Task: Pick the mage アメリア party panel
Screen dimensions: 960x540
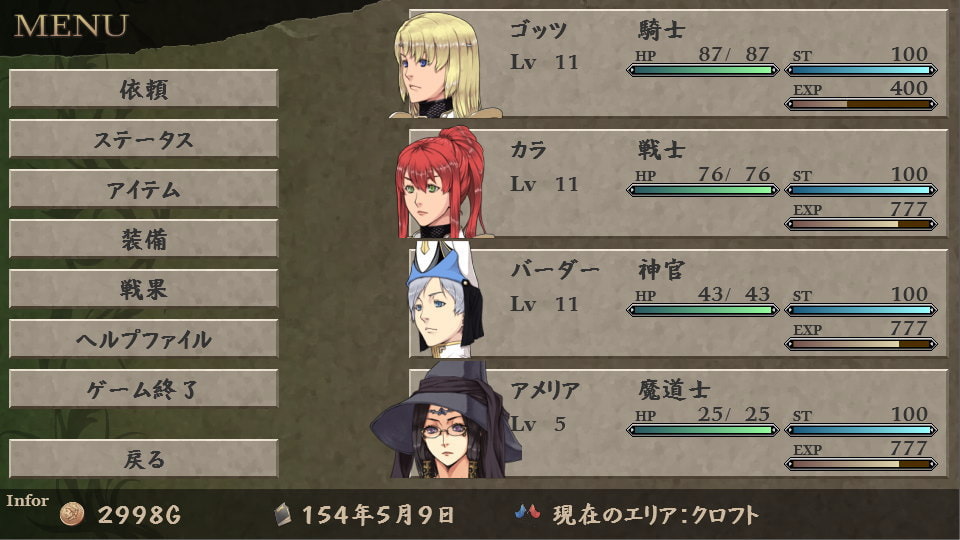Action: point(678,423)
